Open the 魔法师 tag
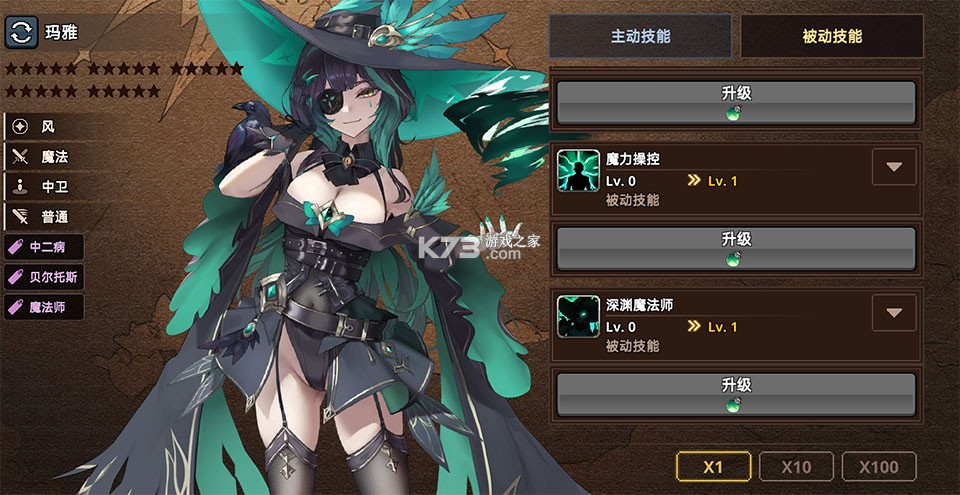This screenshot has width=960, height=495. (x=45, y=307)
